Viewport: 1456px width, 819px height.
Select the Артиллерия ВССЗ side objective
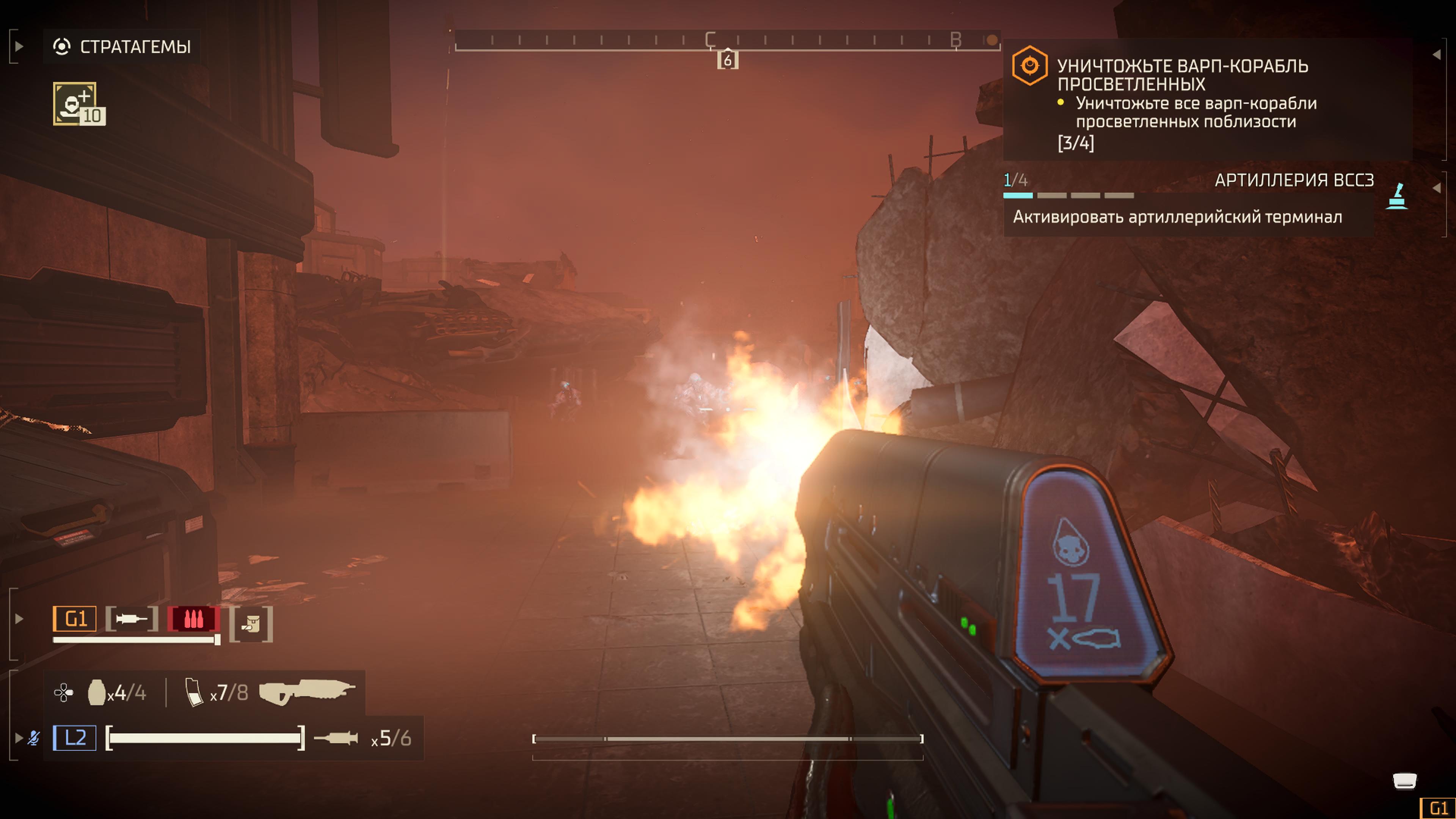click(x=1294, y=180)
